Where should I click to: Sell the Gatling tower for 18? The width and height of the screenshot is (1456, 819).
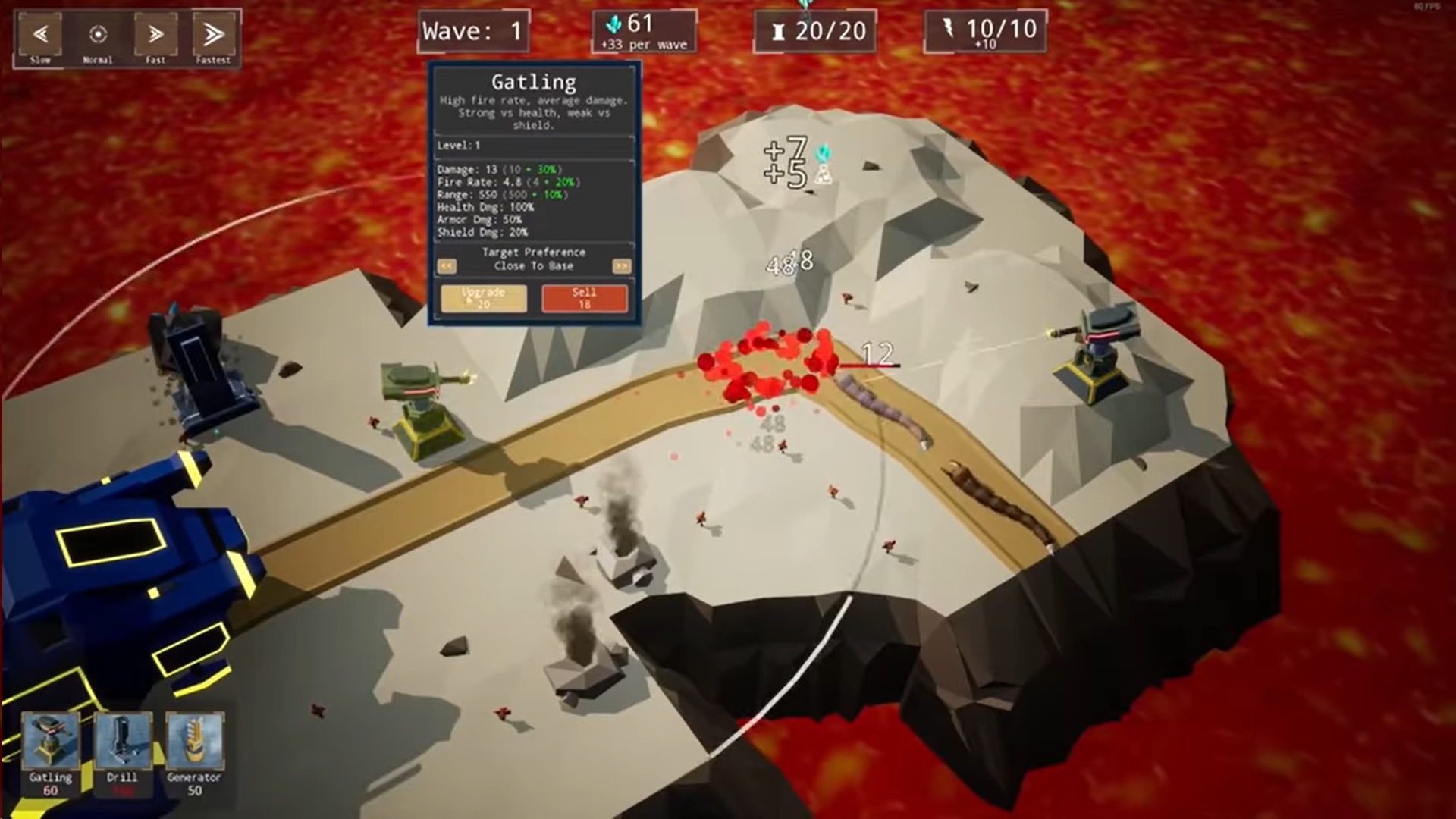click(x=584, y=298)
